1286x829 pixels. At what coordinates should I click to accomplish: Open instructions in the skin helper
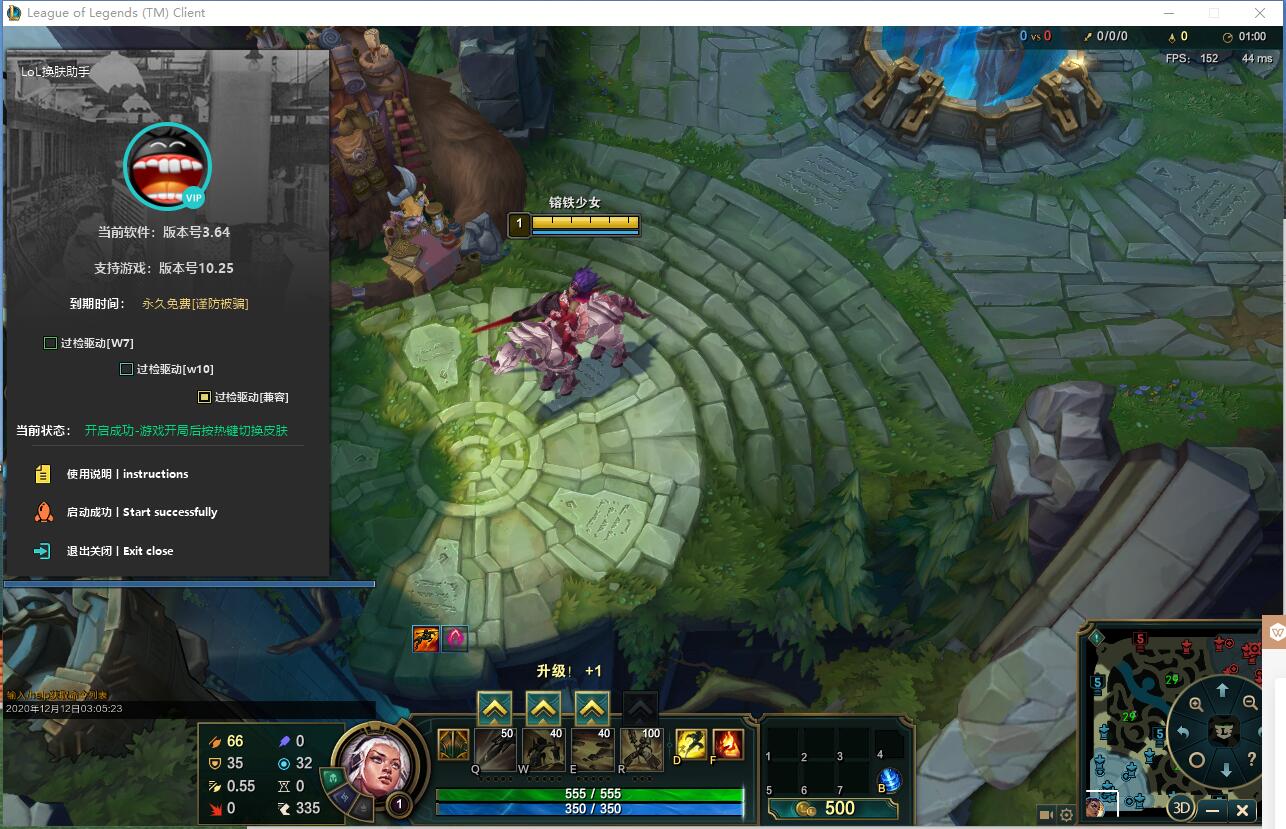click(x=127, y=474)
